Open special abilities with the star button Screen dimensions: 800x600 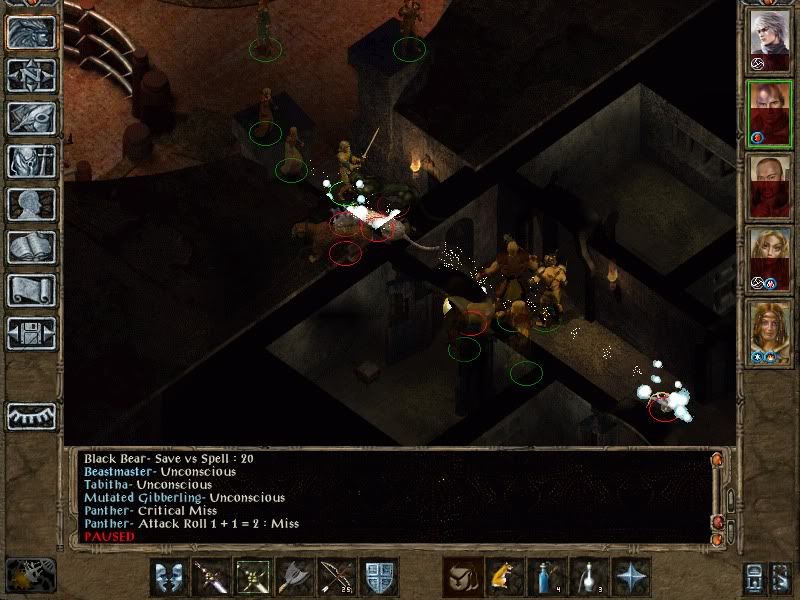coord(629,577)
